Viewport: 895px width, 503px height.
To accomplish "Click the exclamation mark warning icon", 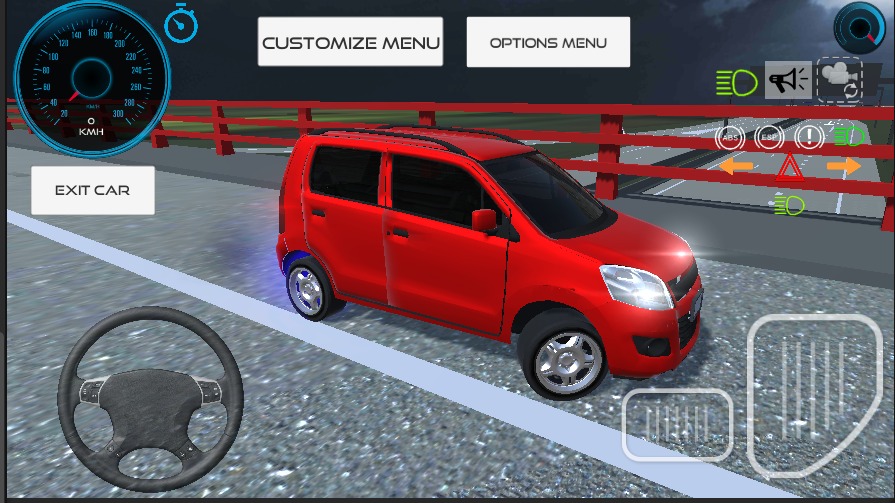I will tap(808, 137).
